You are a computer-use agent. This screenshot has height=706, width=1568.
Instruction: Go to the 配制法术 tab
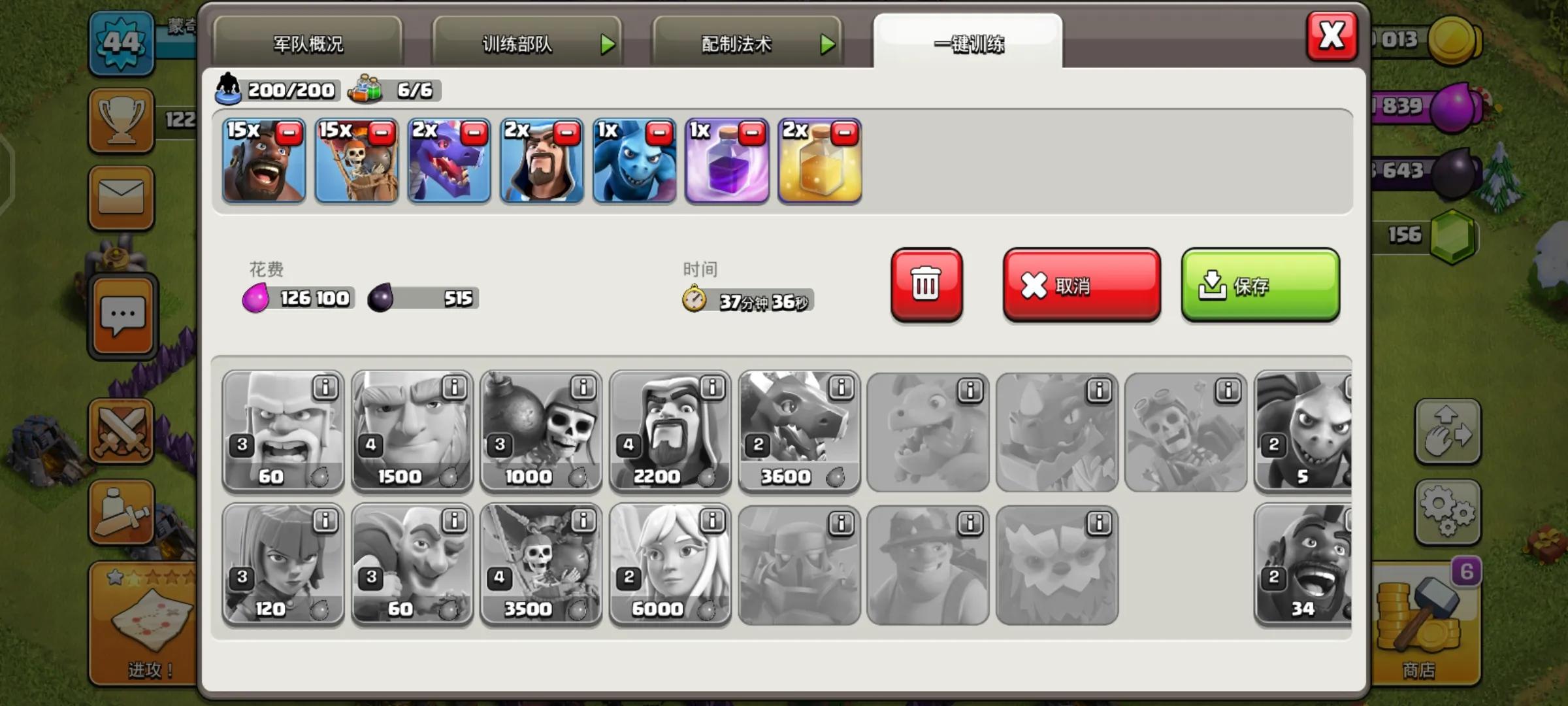click(746, 44)
